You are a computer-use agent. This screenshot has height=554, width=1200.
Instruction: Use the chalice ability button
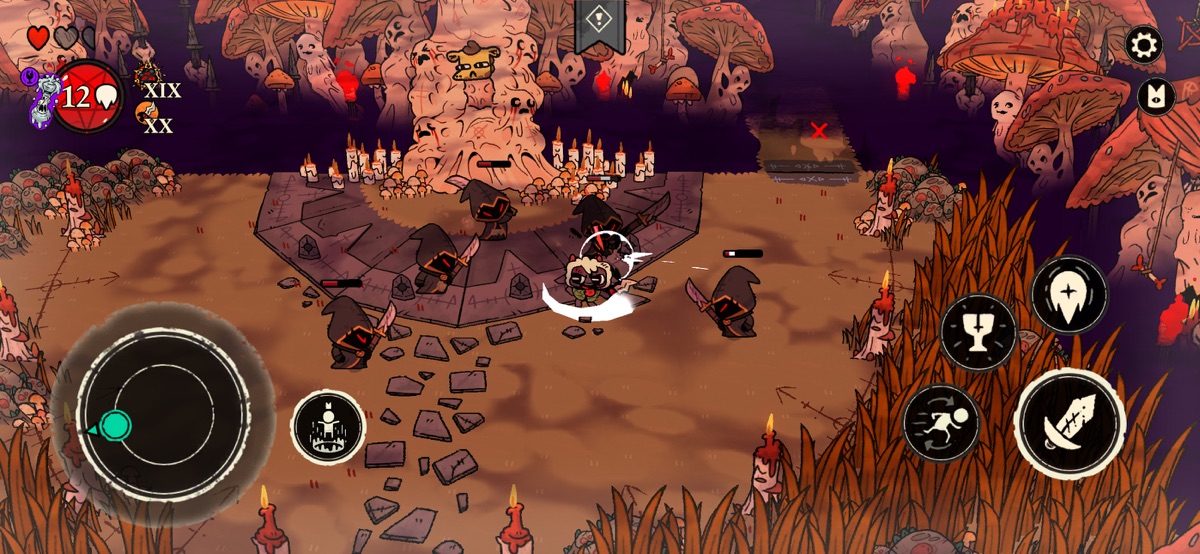tap(978, 332)
